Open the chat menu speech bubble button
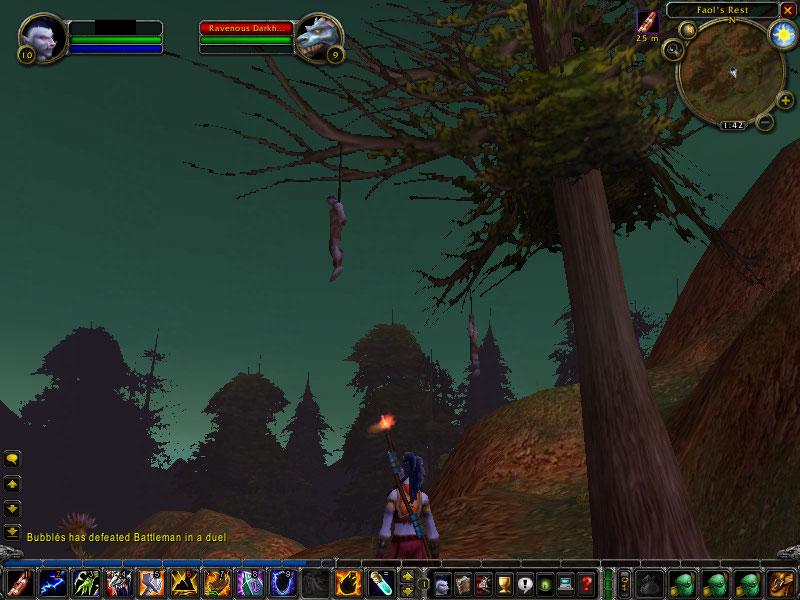 (x=13, y=459)
